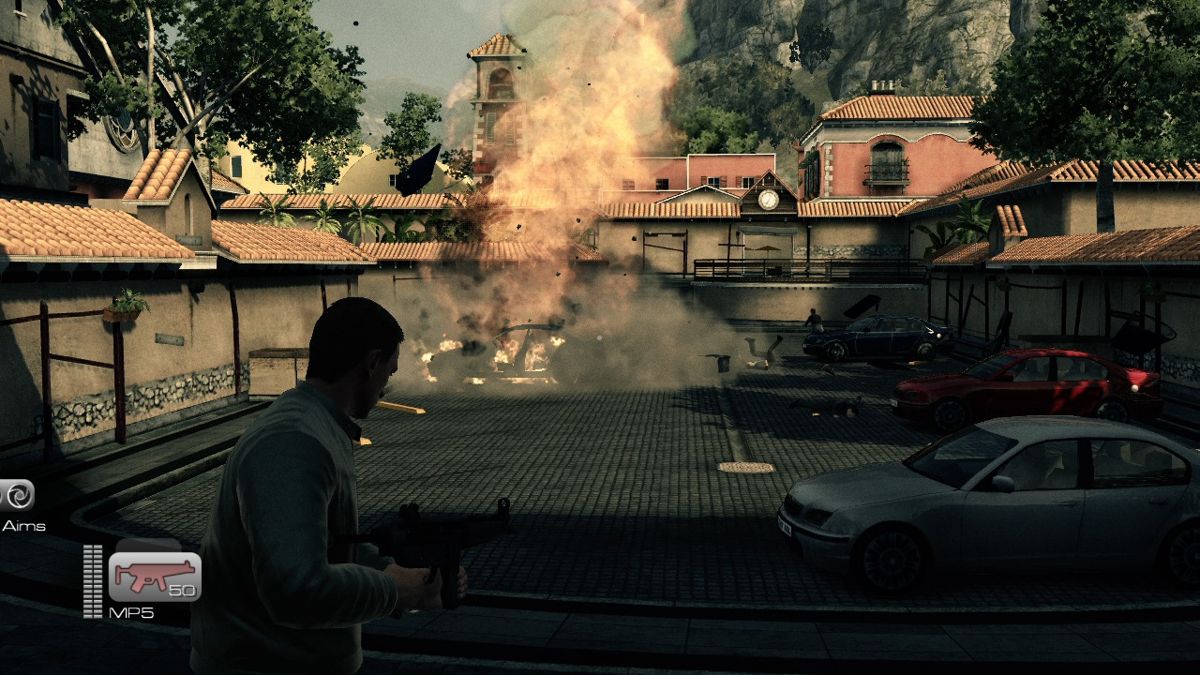Select the MP5 weapon icon

[154, 577]
